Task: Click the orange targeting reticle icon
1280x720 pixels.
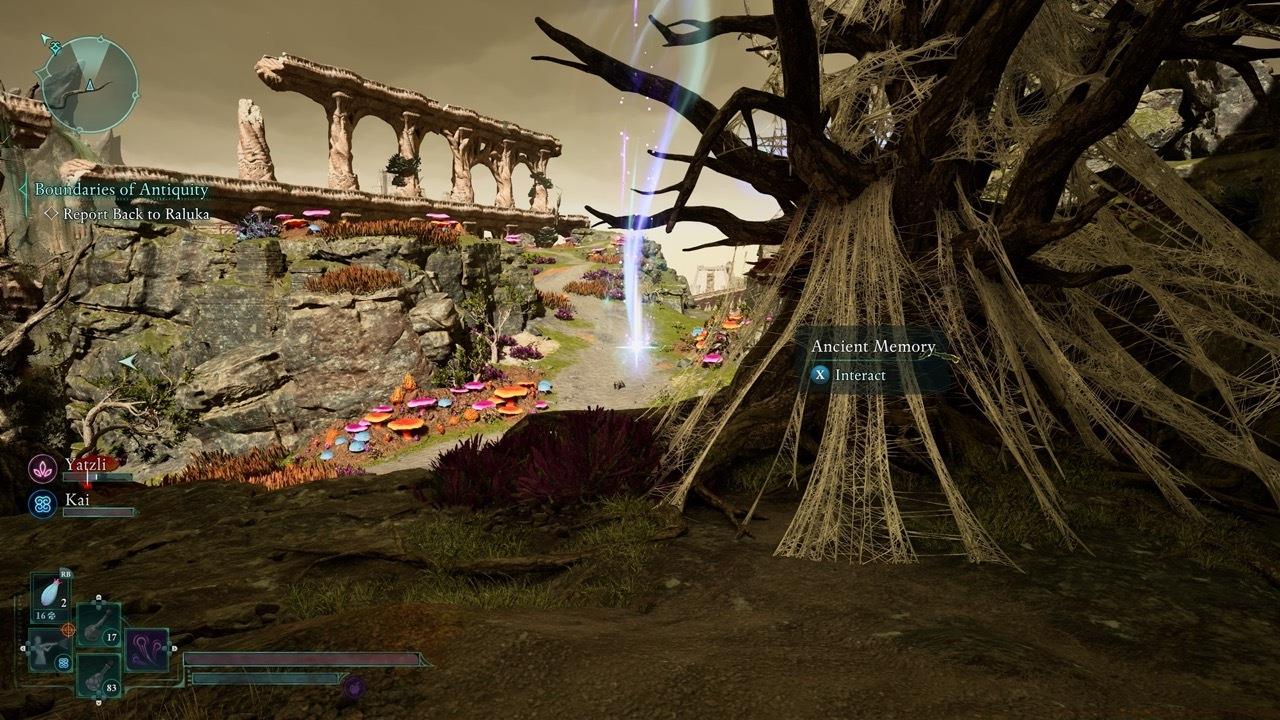Action: click(67, 631)
